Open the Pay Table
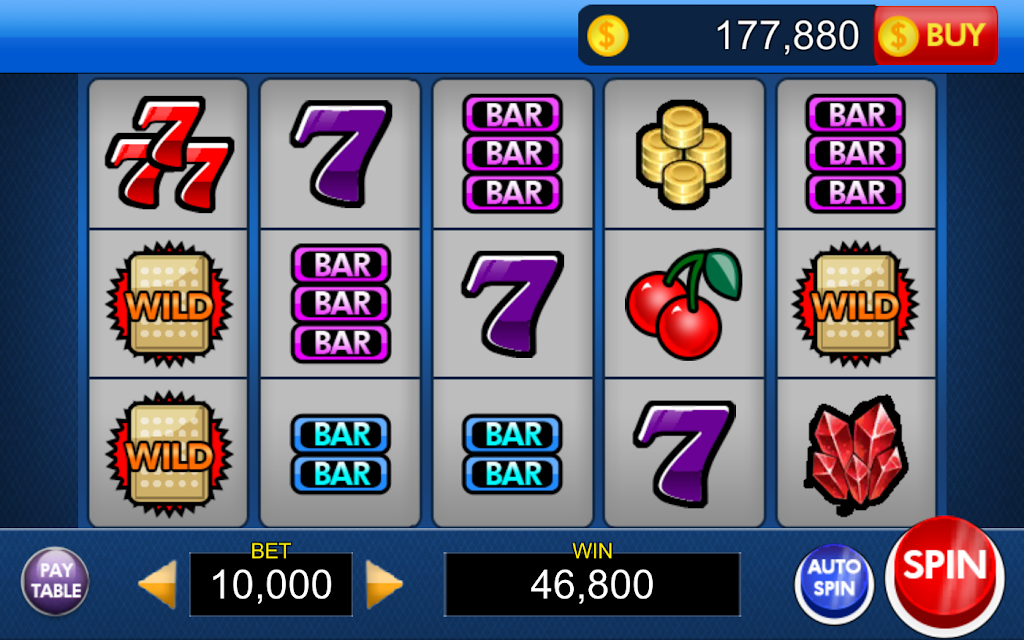 coord(55,580)
